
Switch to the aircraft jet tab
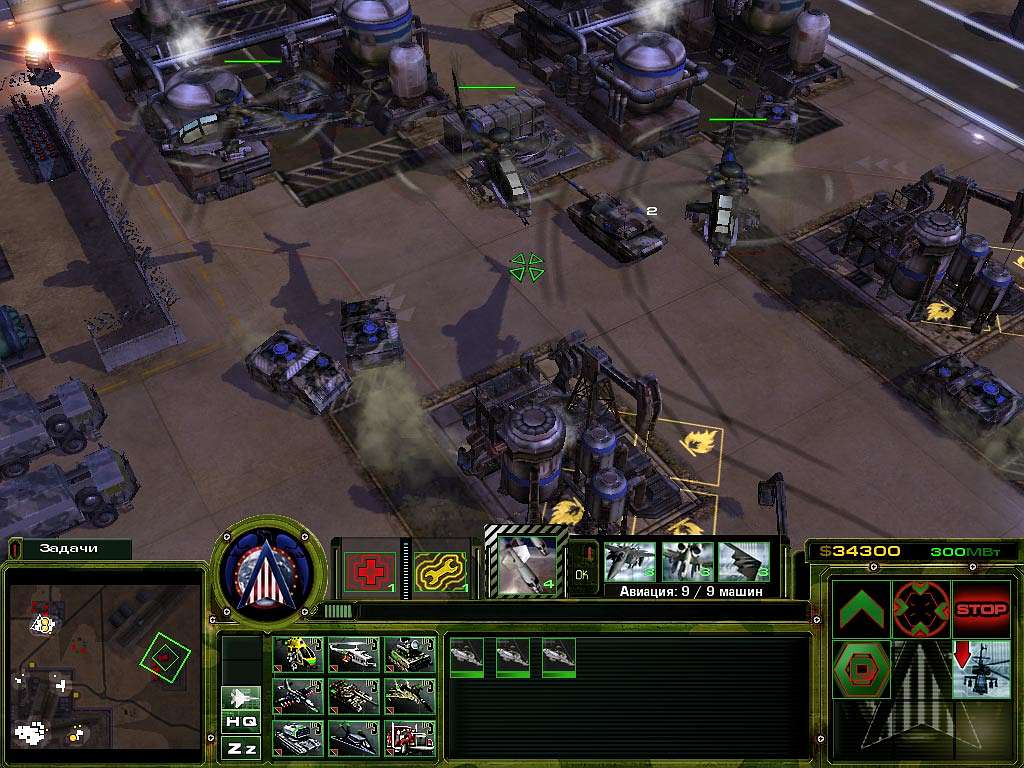(240, 696)
